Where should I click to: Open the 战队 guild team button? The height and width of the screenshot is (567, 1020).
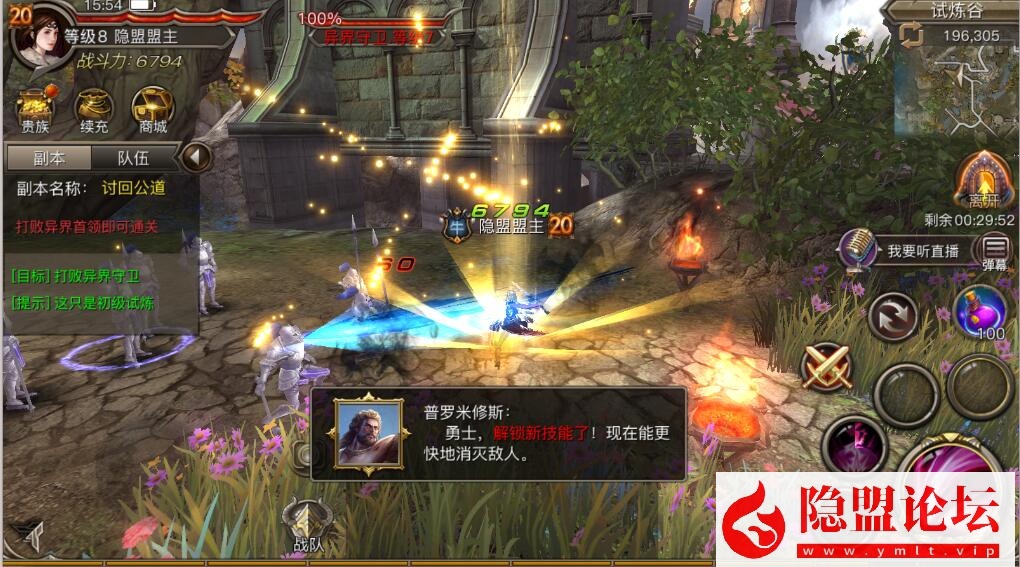[x=307, y=526]
